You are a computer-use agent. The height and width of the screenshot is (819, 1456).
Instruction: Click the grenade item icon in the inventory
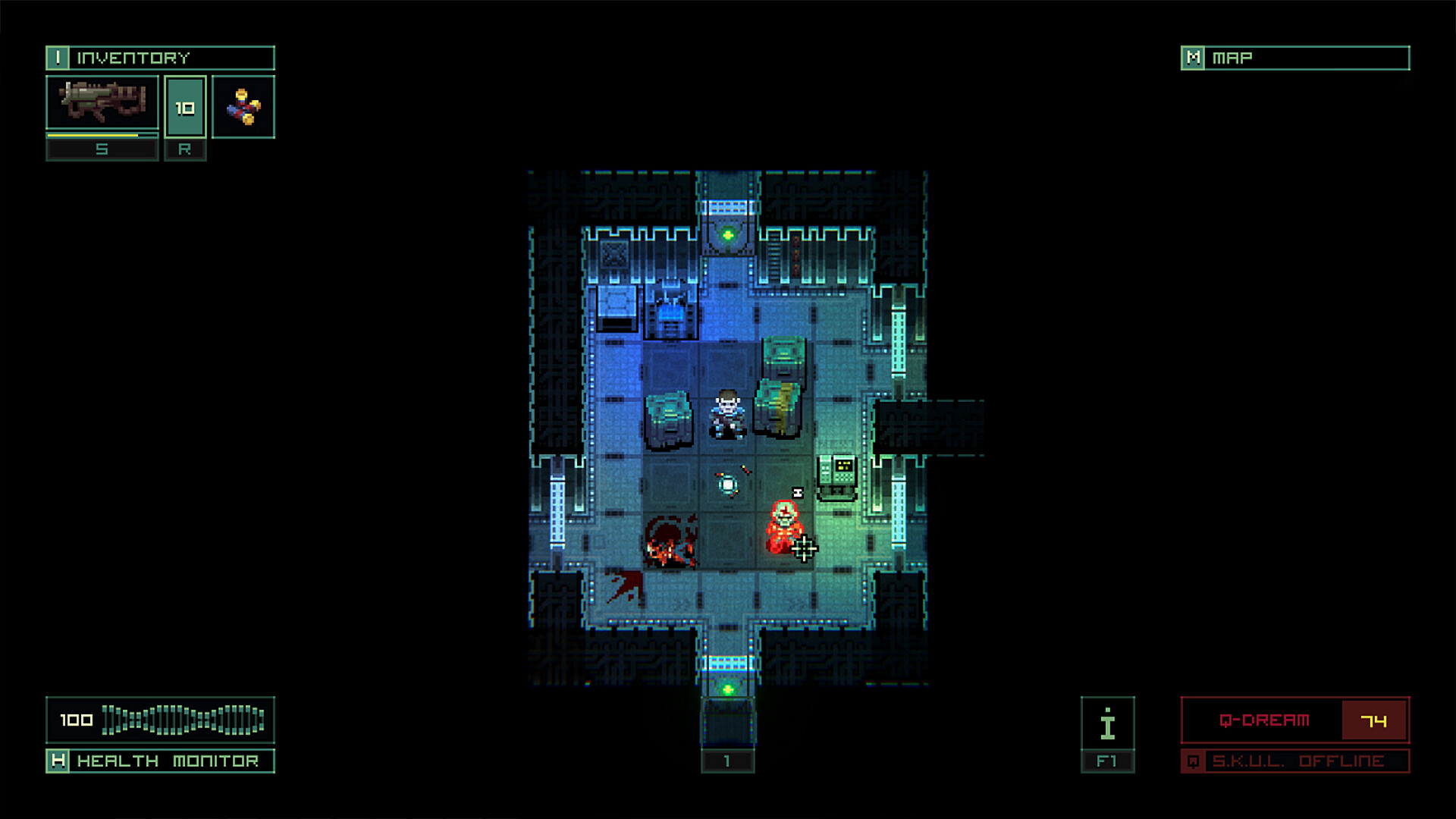(x=244, y=107)
